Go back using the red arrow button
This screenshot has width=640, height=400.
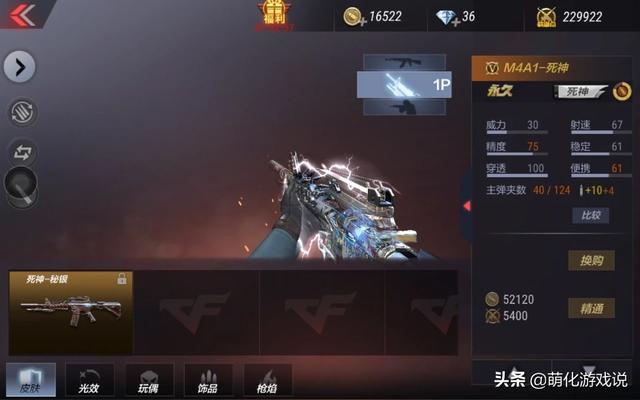(21, 15)
